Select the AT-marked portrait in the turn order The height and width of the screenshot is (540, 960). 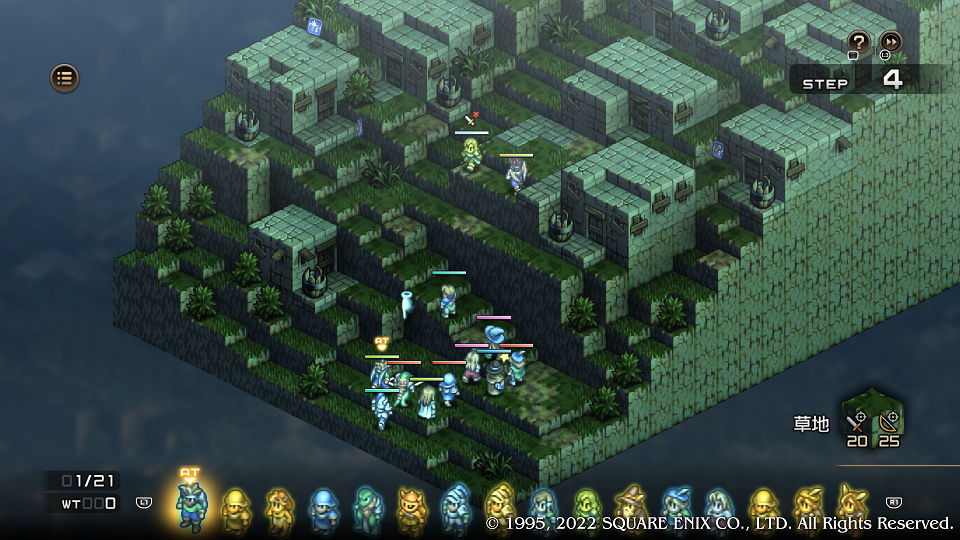click(189, 505)
